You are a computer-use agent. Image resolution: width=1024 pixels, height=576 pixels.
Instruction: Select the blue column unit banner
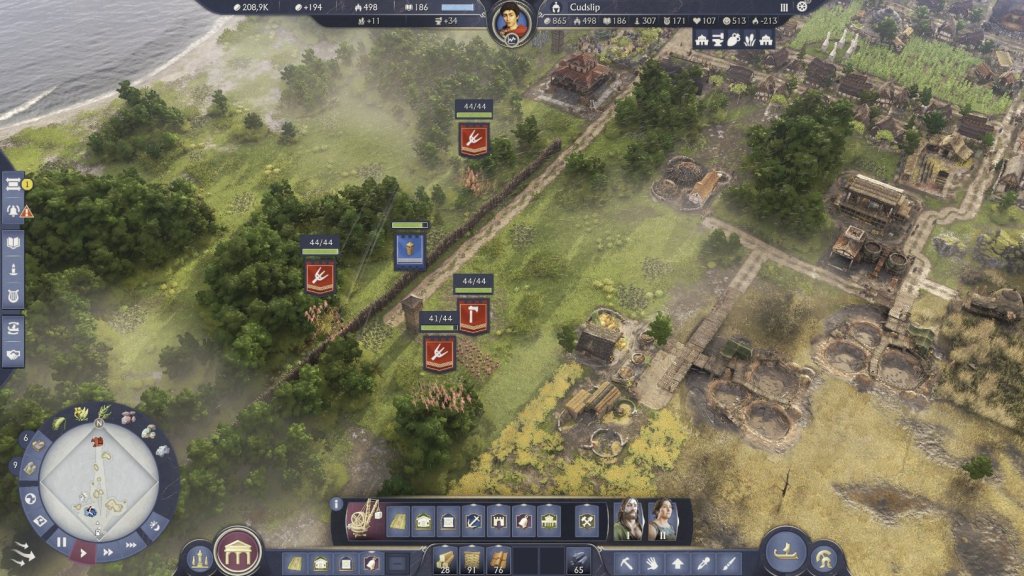click(x=409, y=251)
